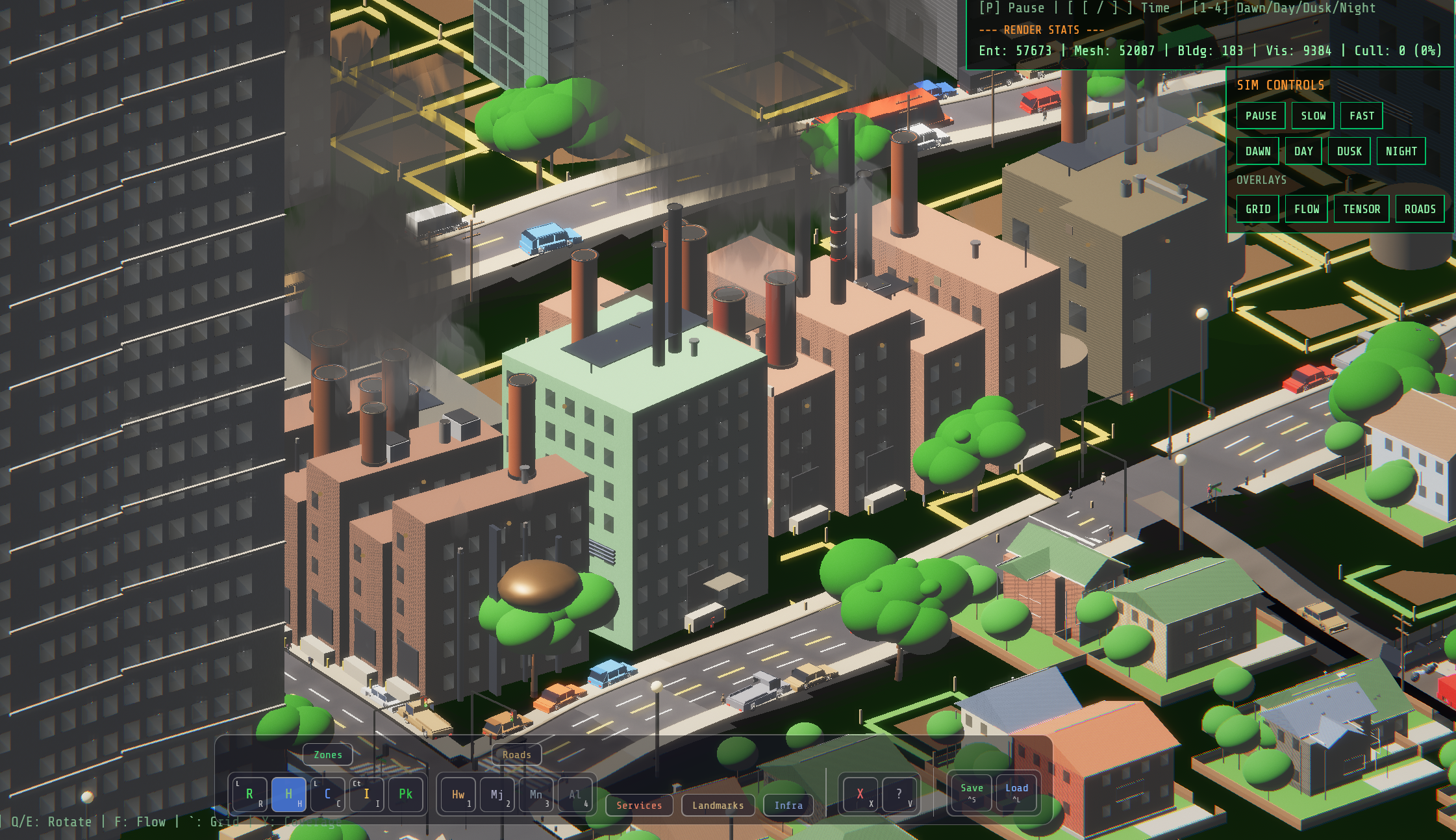Select the Mj major road tool

497,793
